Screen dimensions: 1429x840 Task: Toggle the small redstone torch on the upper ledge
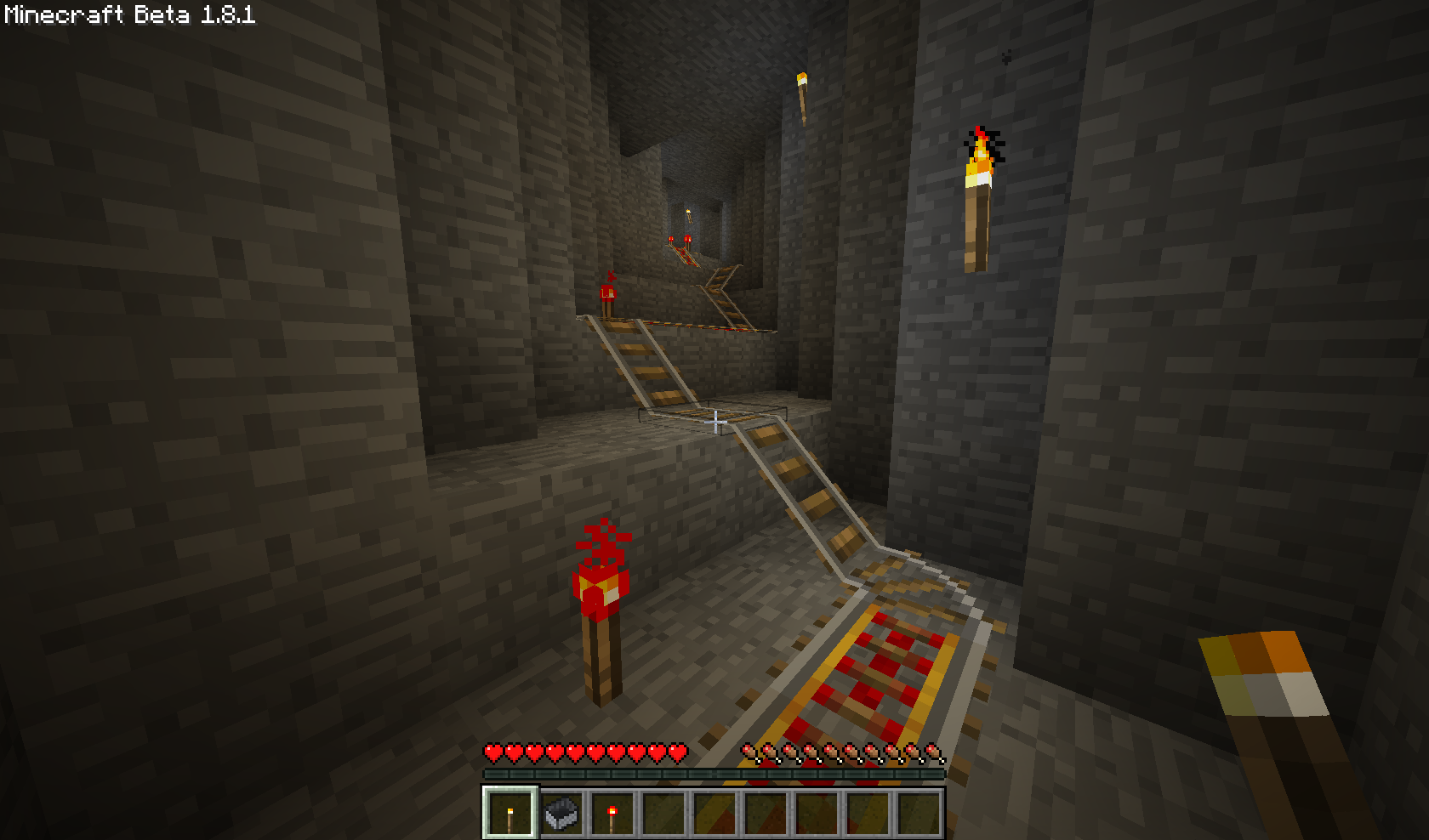pyautogui.click(x=606, y=293)
